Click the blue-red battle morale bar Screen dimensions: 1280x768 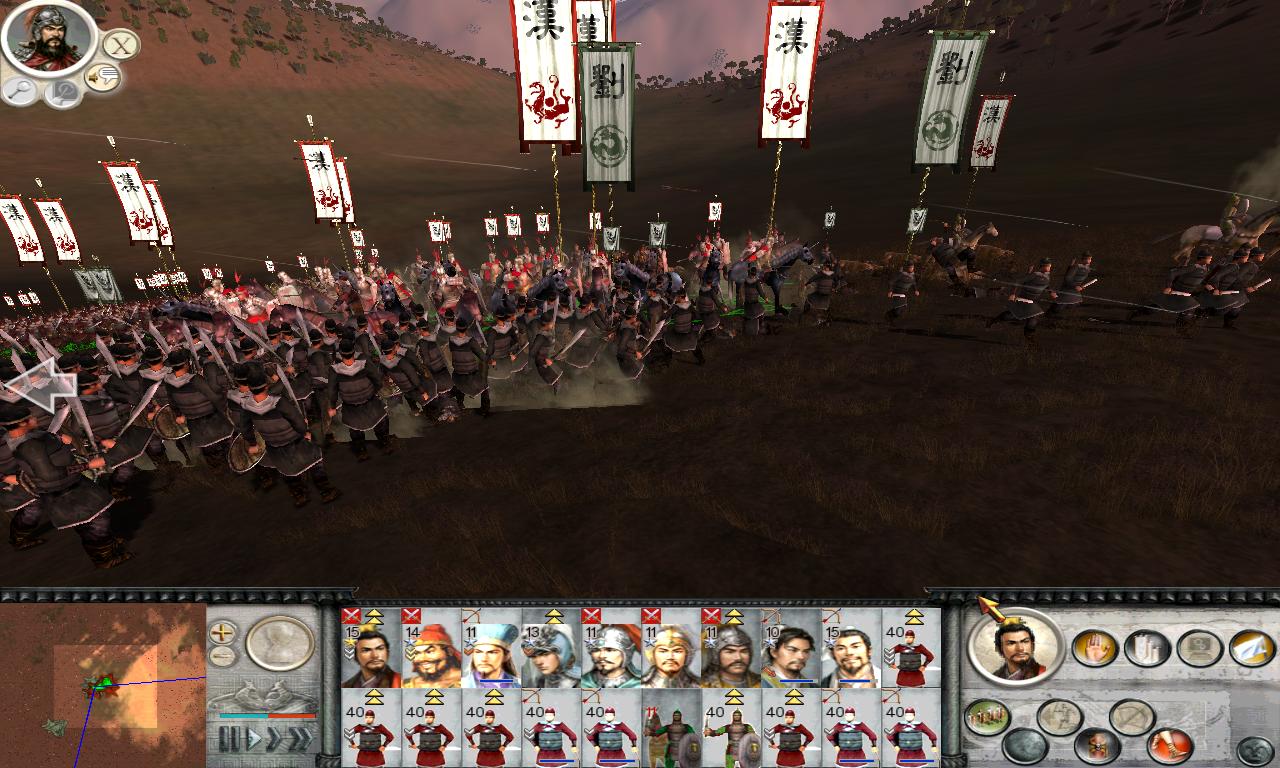266,715
